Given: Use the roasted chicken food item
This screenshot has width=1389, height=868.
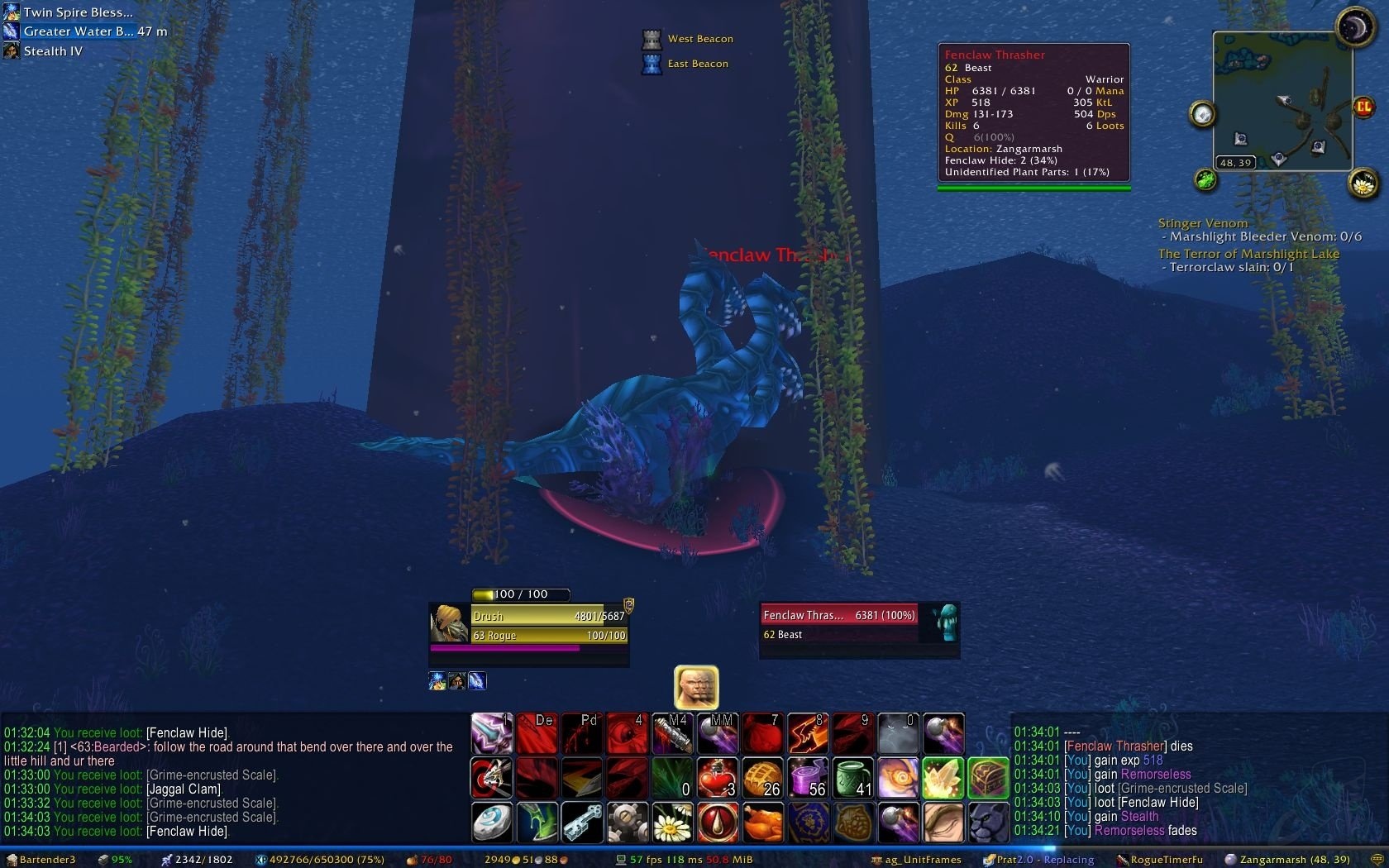Looking at the screenshot, I should [762, 823].
